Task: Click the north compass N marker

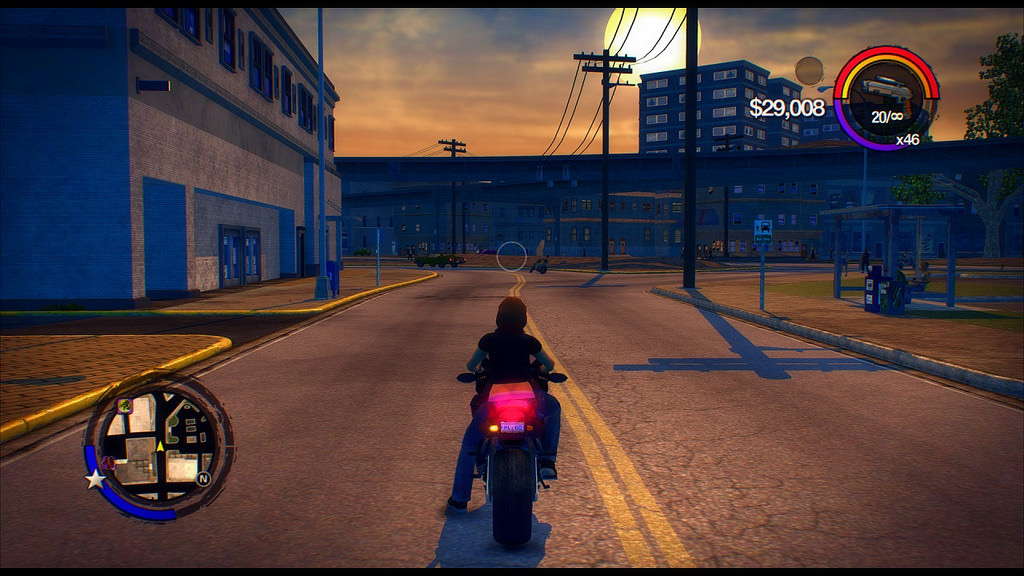Action: click(x=204, y=479)
